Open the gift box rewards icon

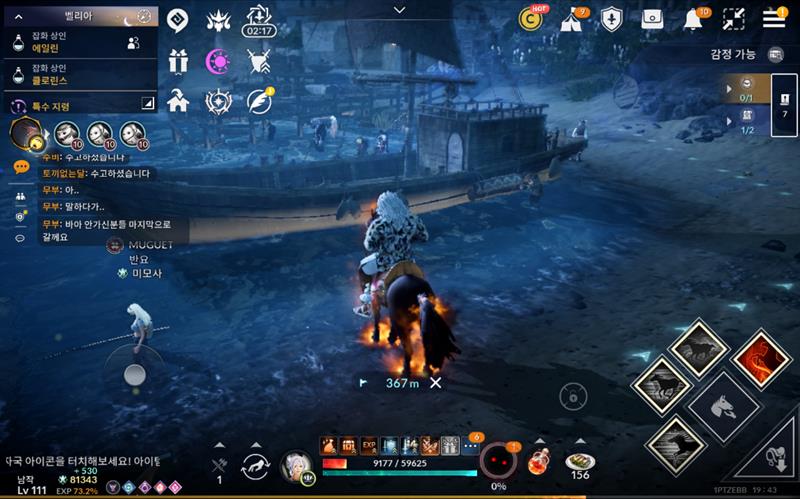(178, 61)
